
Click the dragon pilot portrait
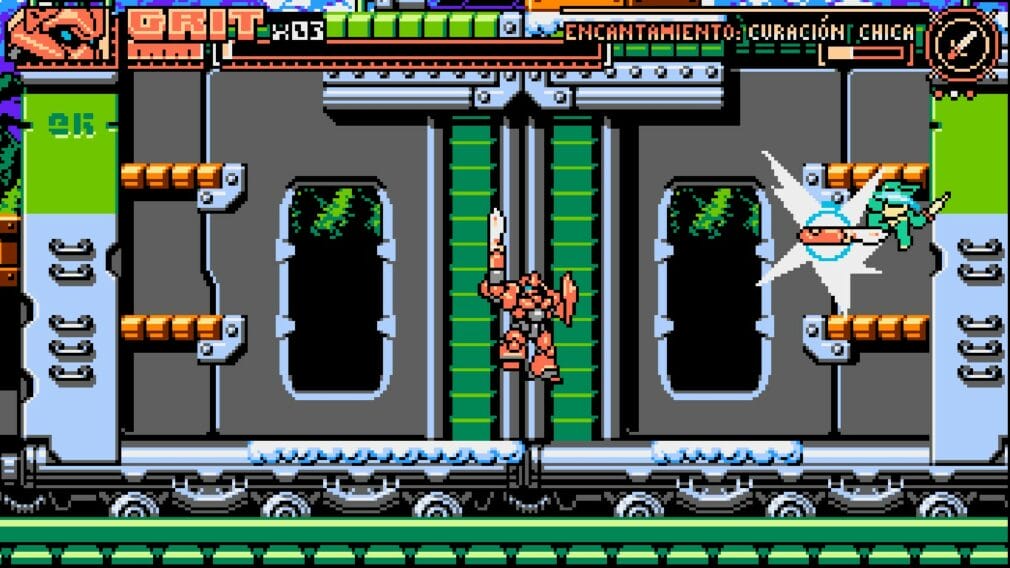click(62, 37)
